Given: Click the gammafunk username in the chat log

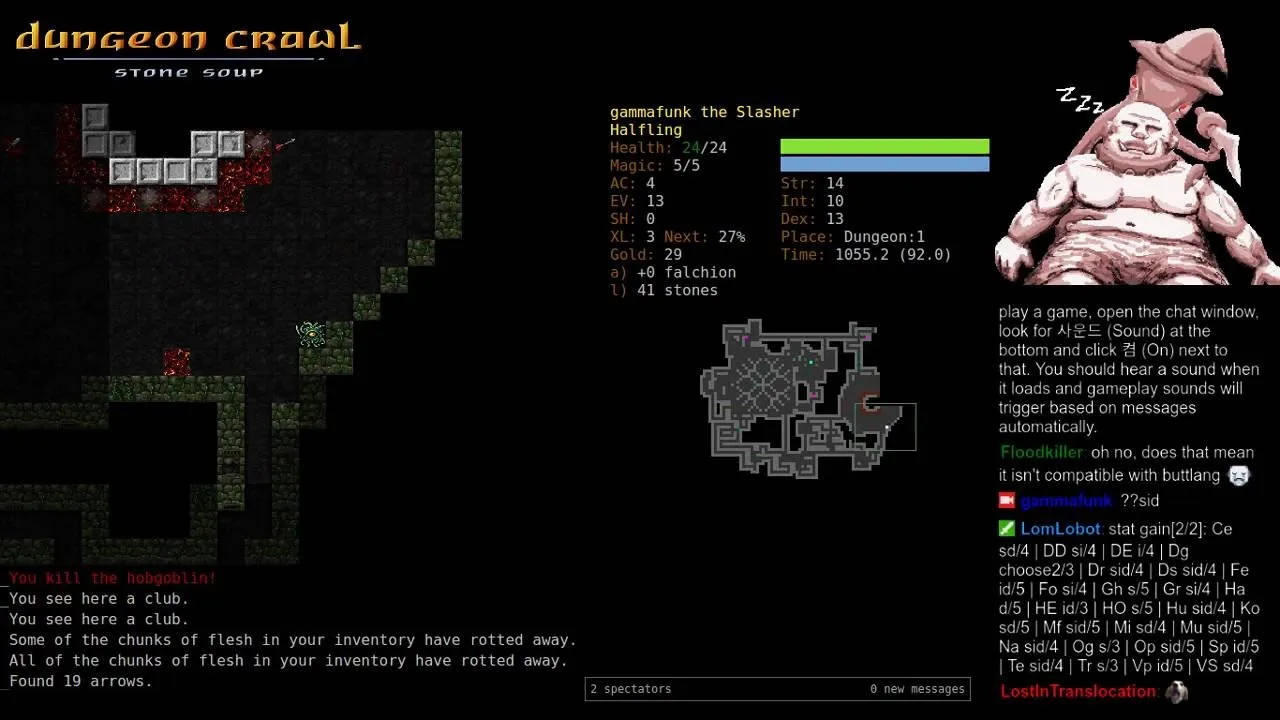Looking at the screenshot, I should [1066, 500].
